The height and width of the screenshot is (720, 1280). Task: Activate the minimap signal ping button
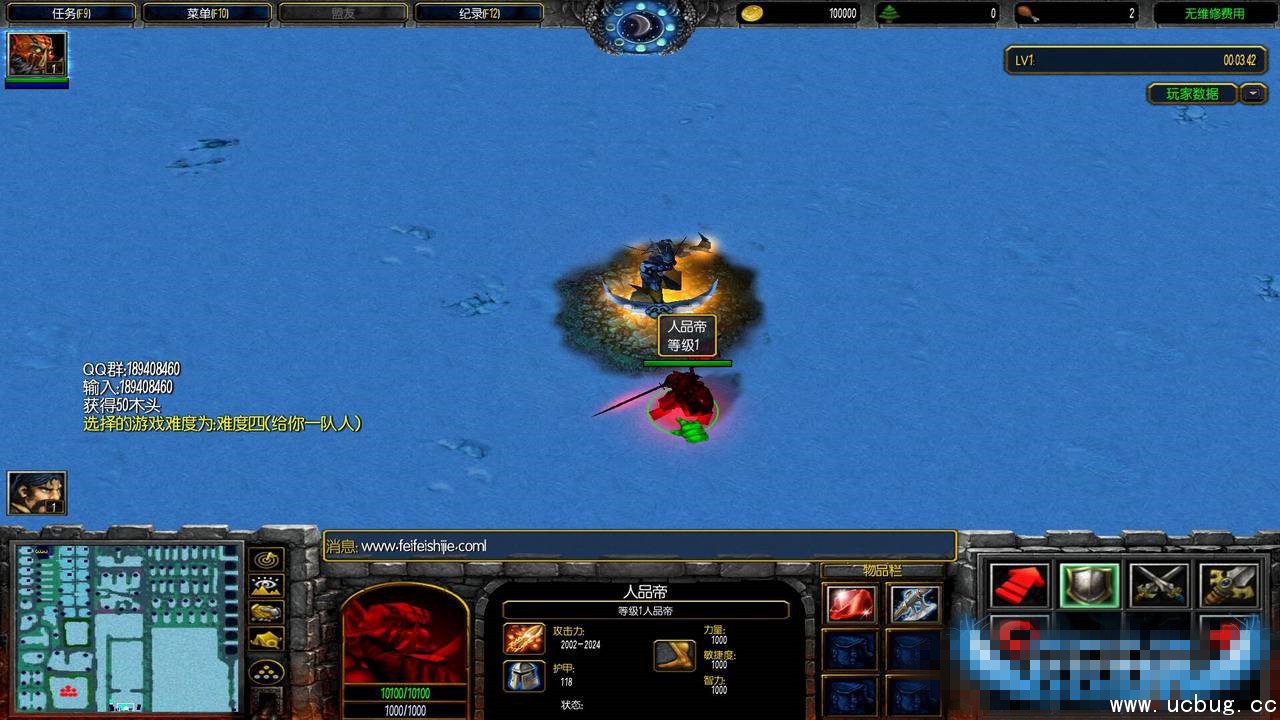coord(267,560)
